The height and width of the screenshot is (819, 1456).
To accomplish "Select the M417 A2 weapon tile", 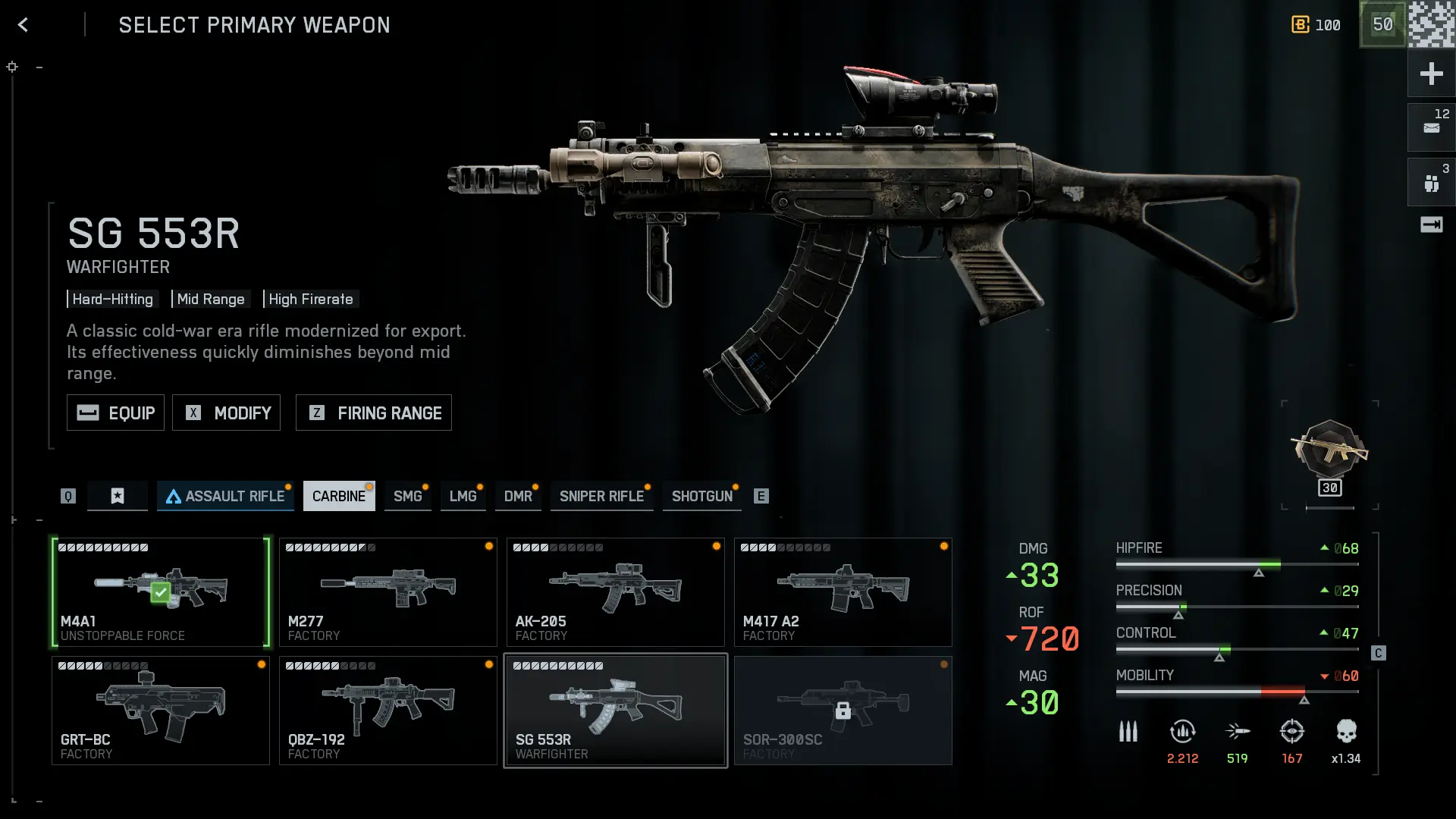I will tap(843, 592).
